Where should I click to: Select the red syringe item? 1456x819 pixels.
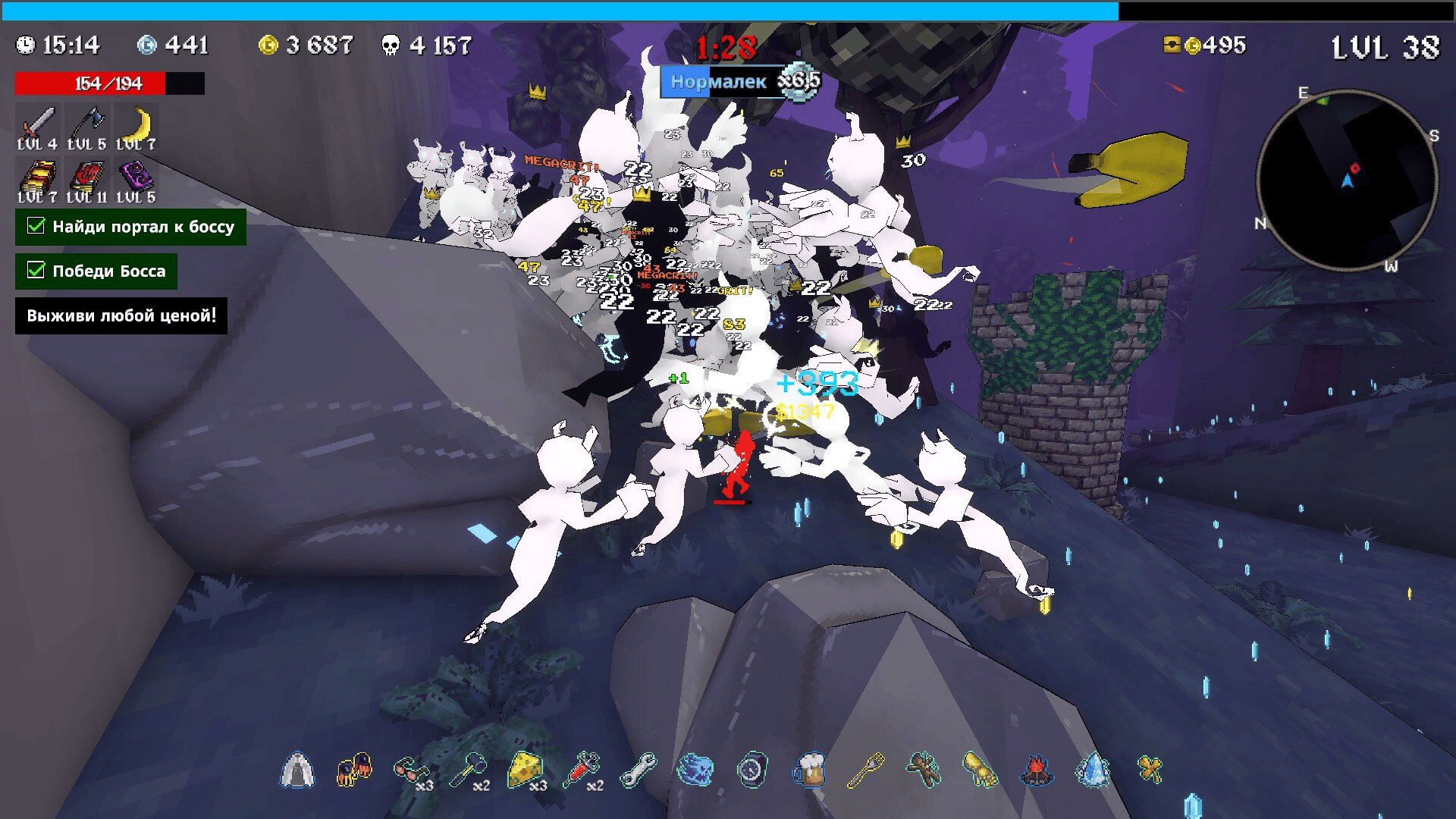582,770
